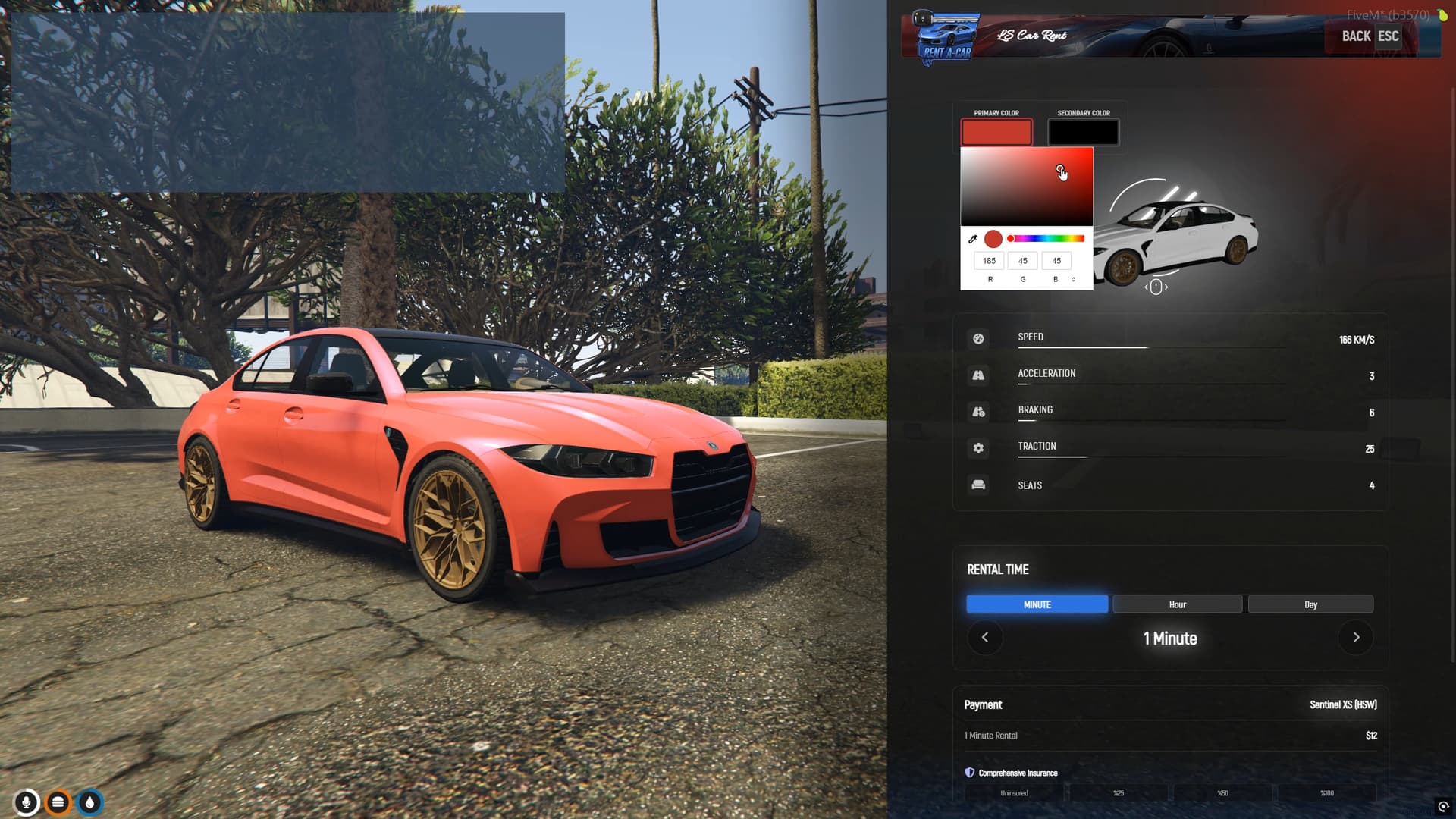
Task: Switch to the Hour rental tab
Action: (x=1177, y=604)
